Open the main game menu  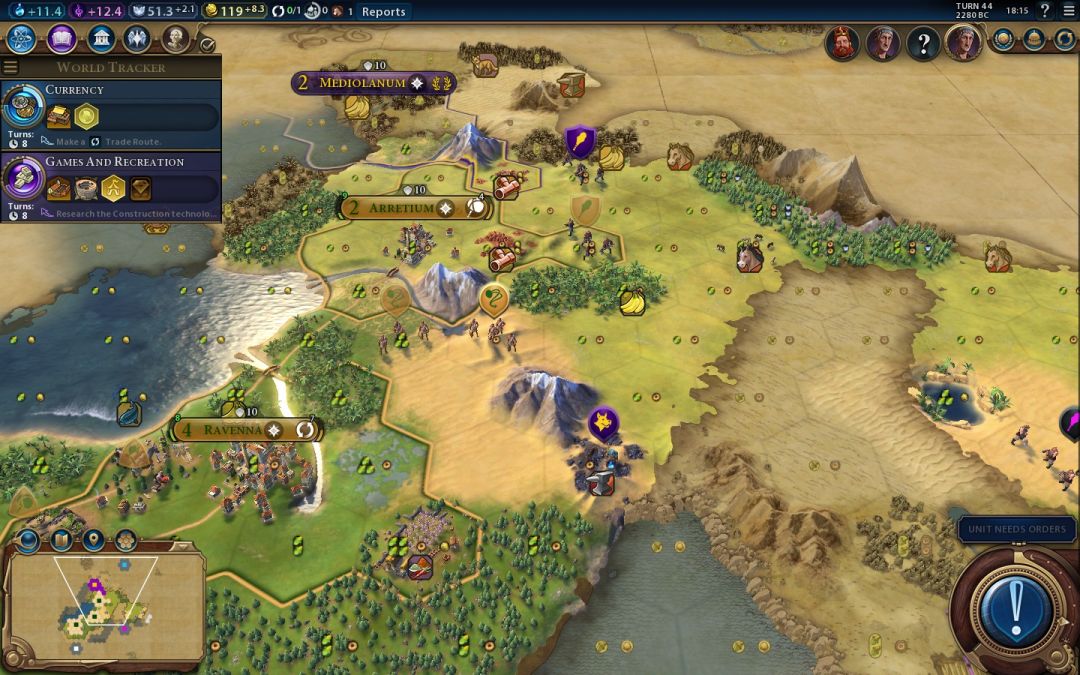[x=1069, y=12]
